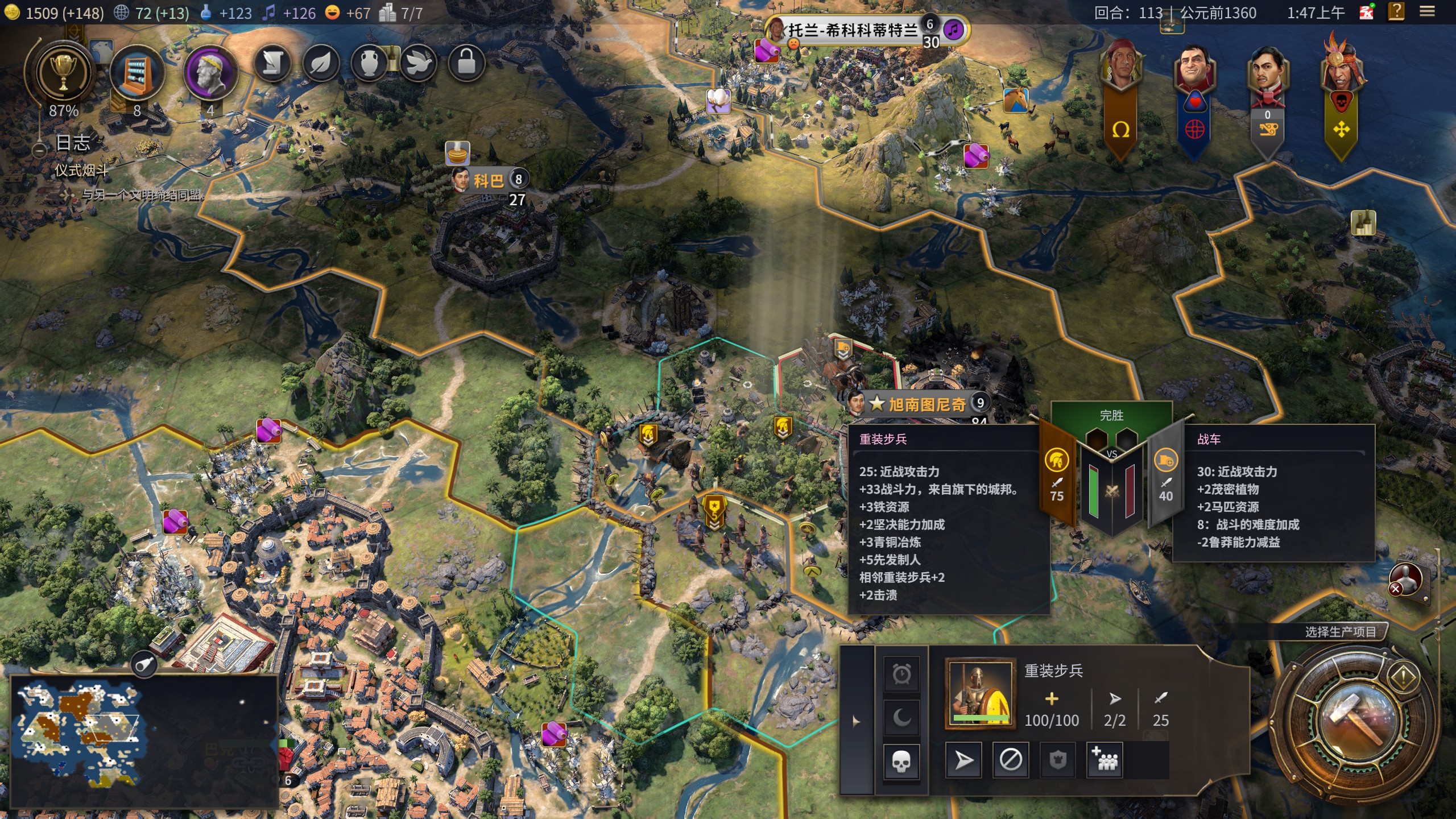Open the leaf icon panel
This screenshot has height=819, width=1456.
tap(321, 63)
